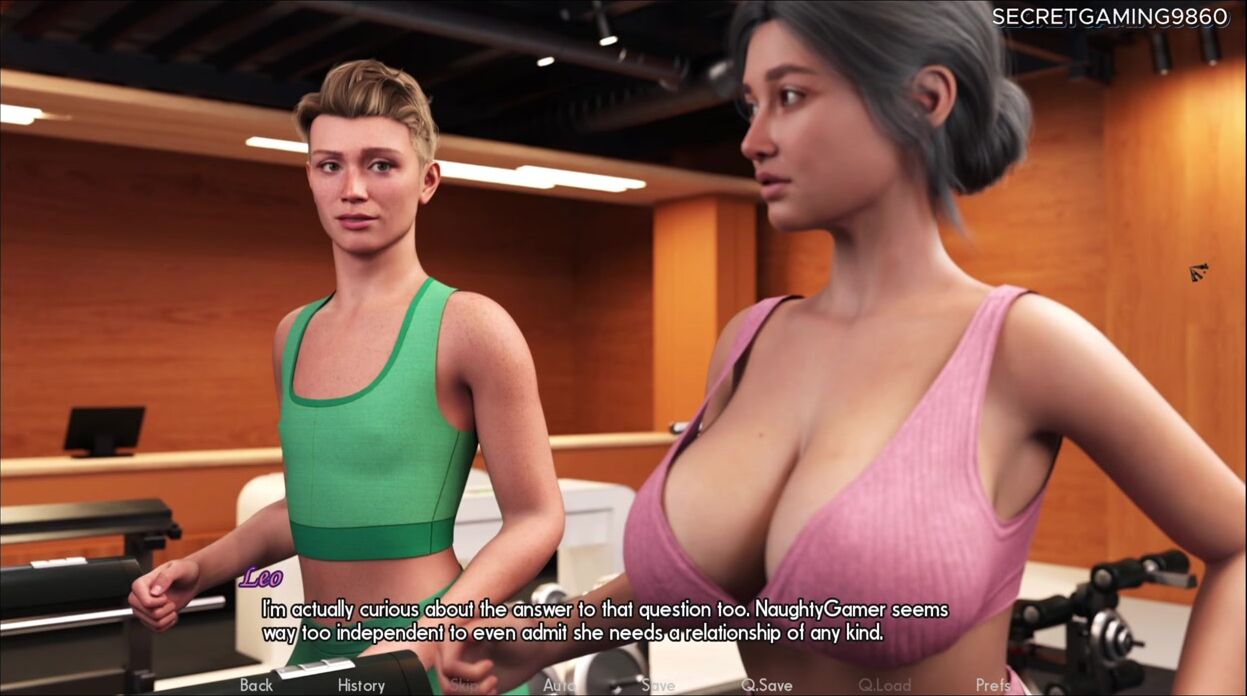The height and width of the screenshot is (696, 1247).
Task: Go back to the previous dialogue line
Action: click(256, 685)
